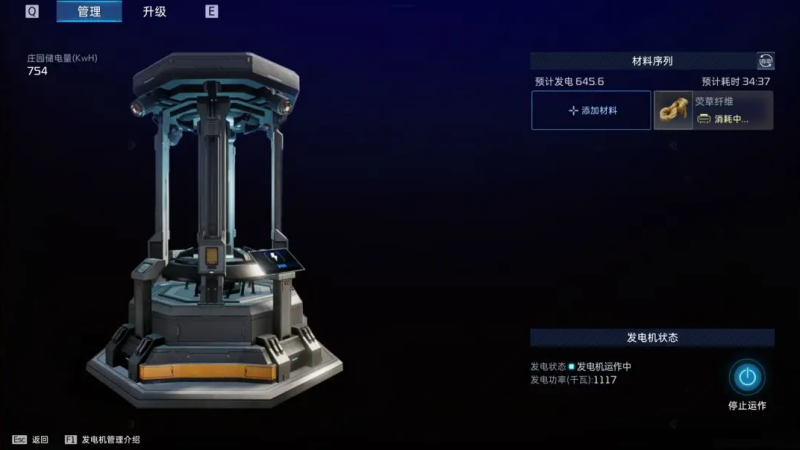Click the clear icon beside 材料序列

[x=766, y=61]
